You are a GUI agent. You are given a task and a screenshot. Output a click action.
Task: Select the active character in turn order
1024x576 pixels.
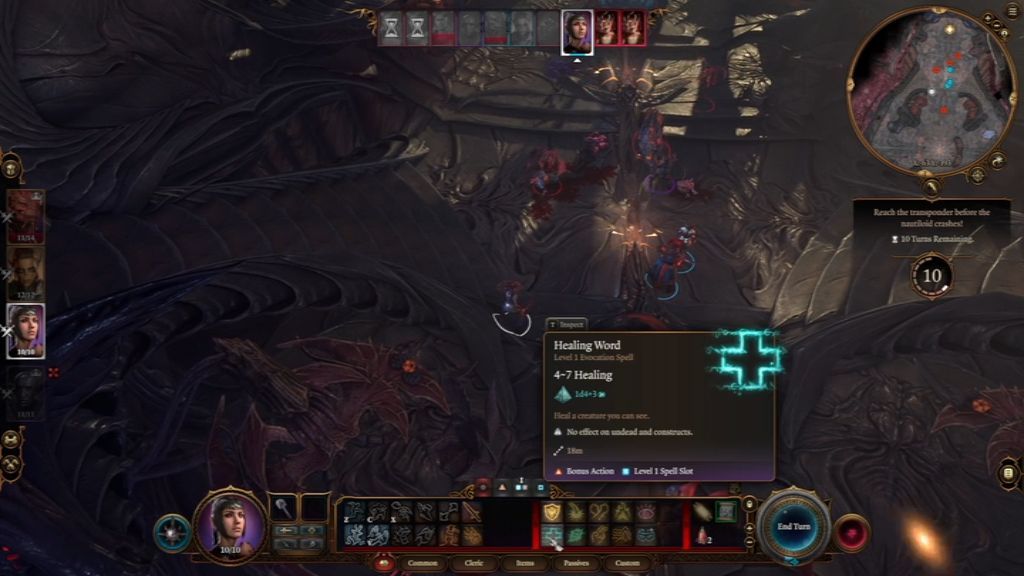[577, 30]
